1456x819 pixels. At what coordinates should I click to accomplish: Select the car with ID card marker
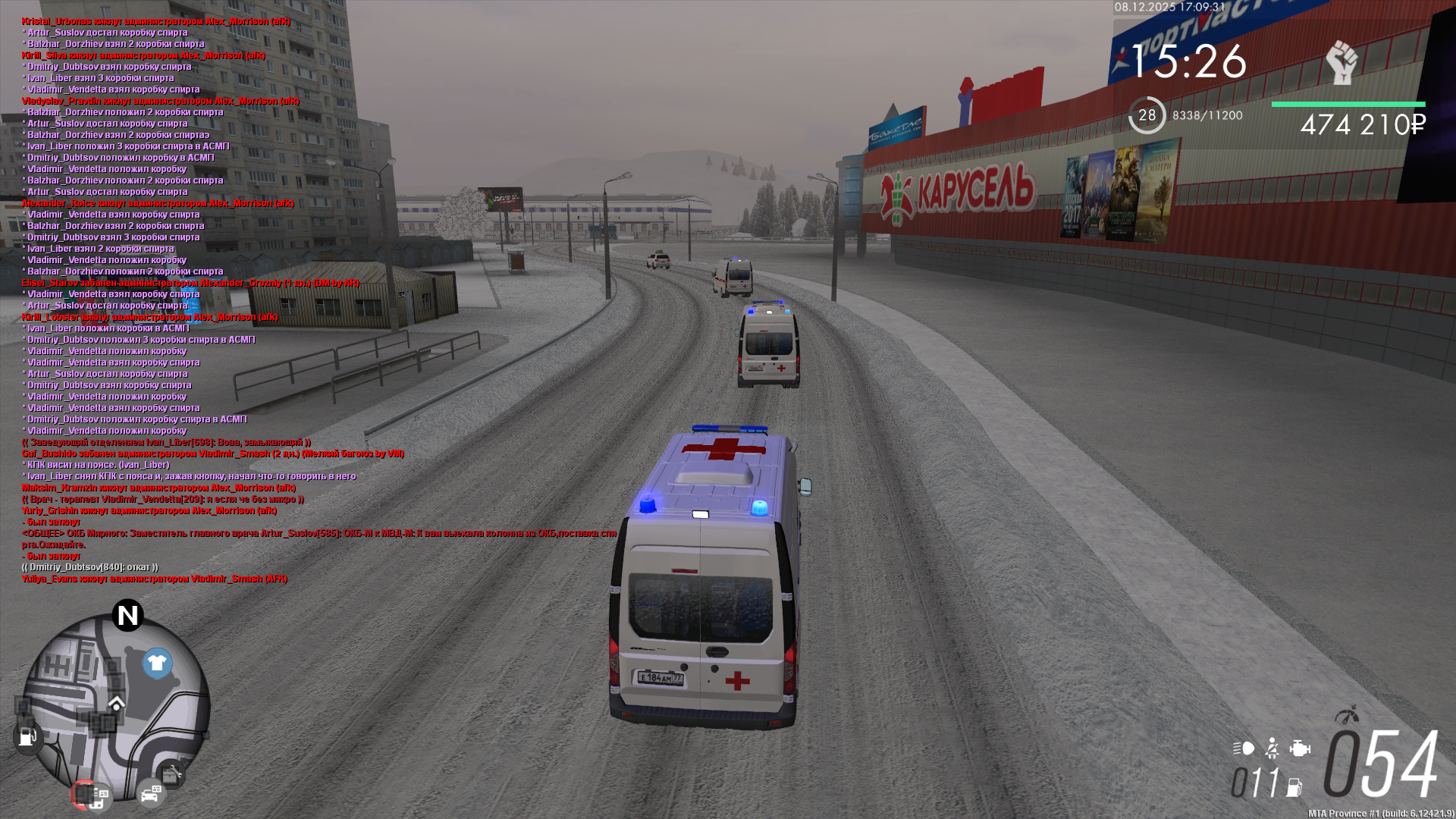tap(151, 794)
